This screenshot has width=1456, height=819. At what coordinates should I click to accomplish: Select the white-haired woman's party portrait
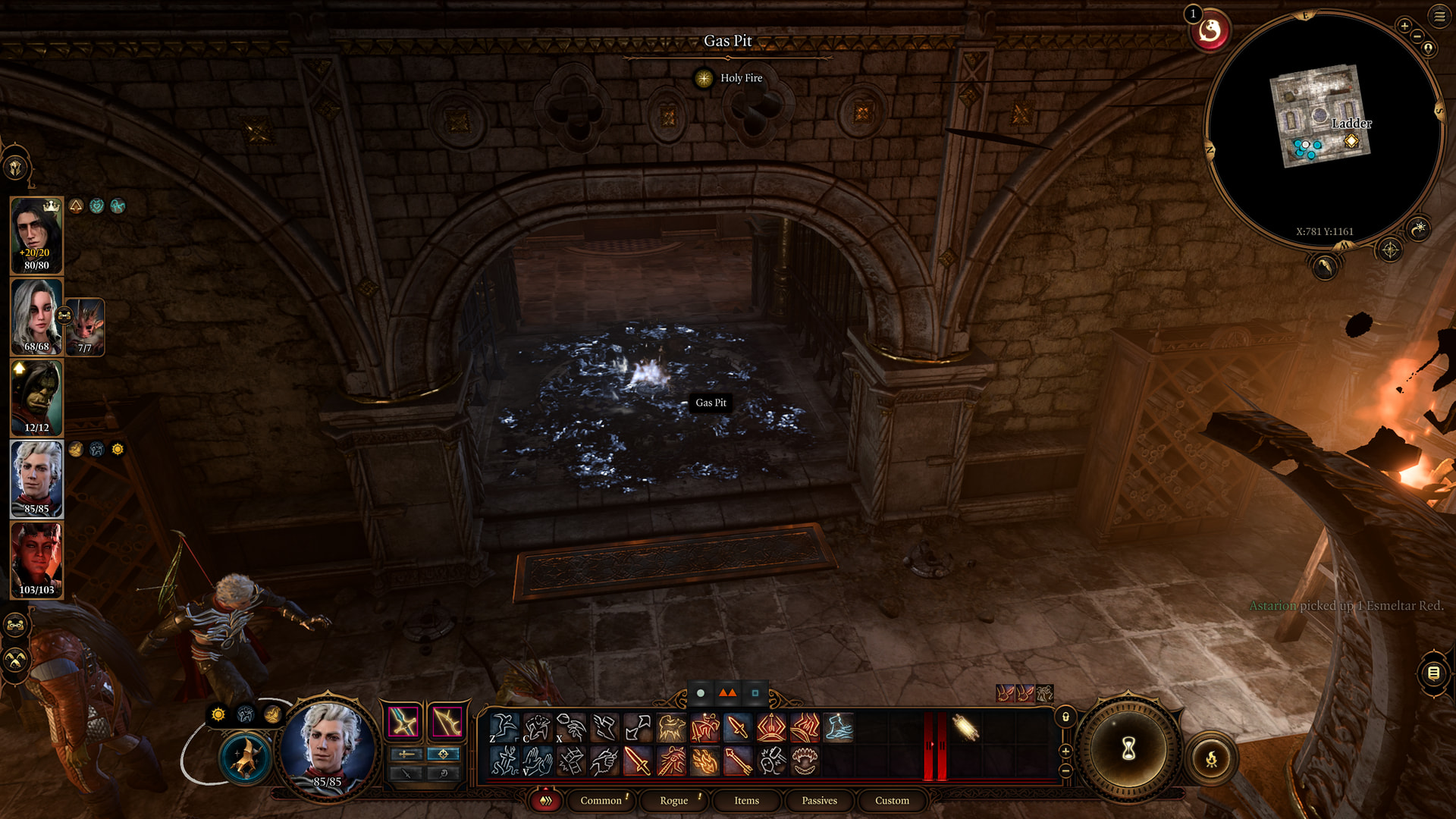pyautogui.click(x=36, y=316)
